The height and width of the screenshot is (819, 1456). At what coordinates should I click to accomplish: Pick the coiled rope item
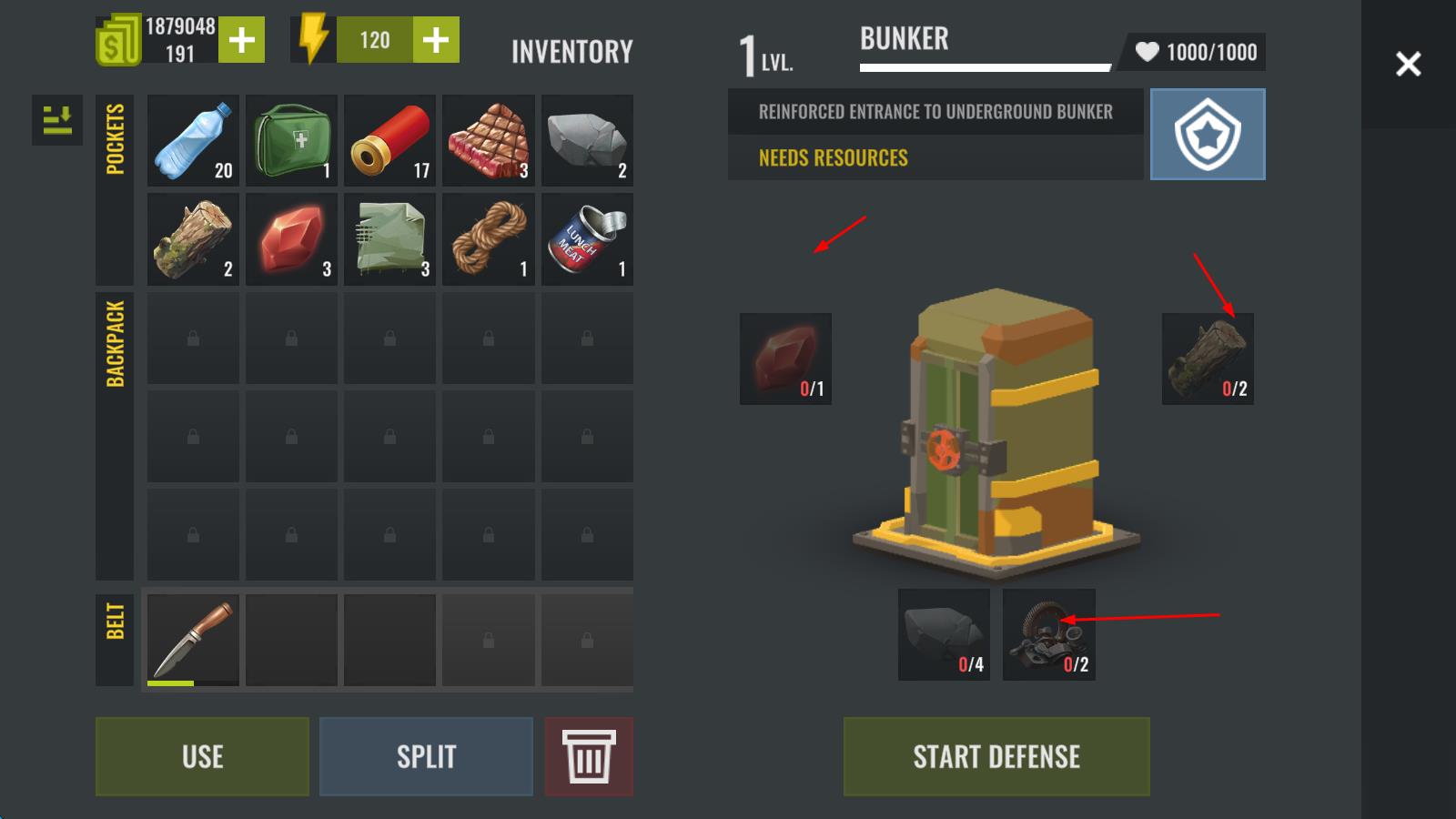coord(489,239)
